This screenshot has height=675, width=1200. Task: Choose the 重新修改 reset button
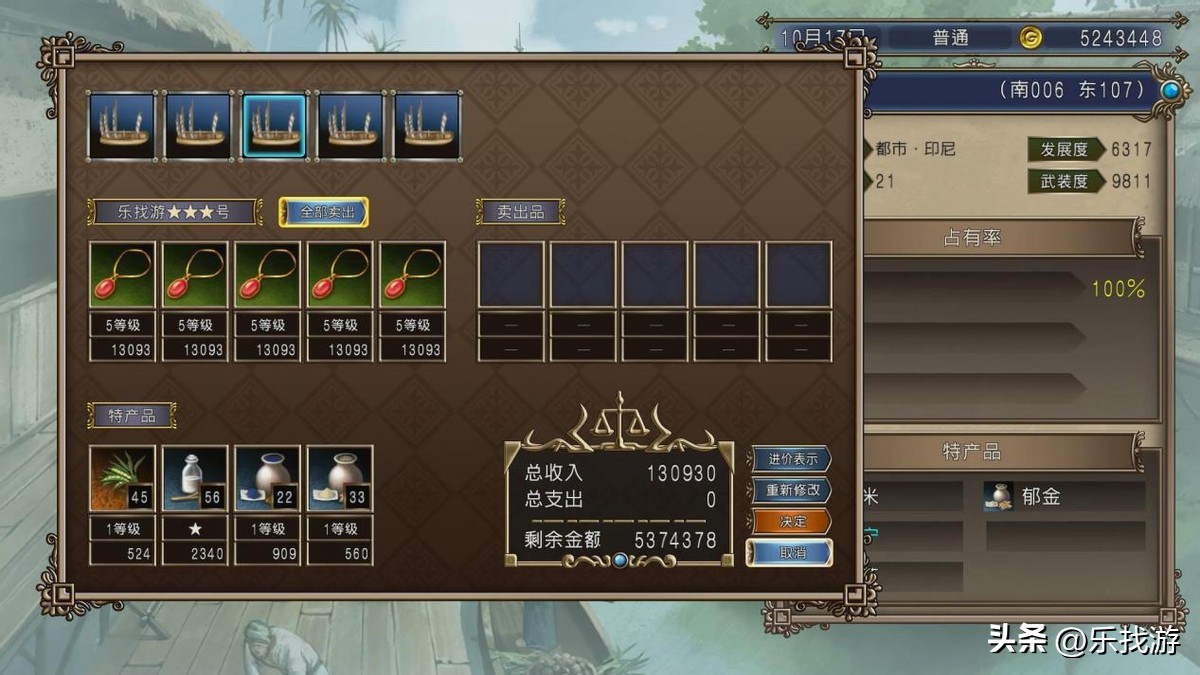(791, 490)
